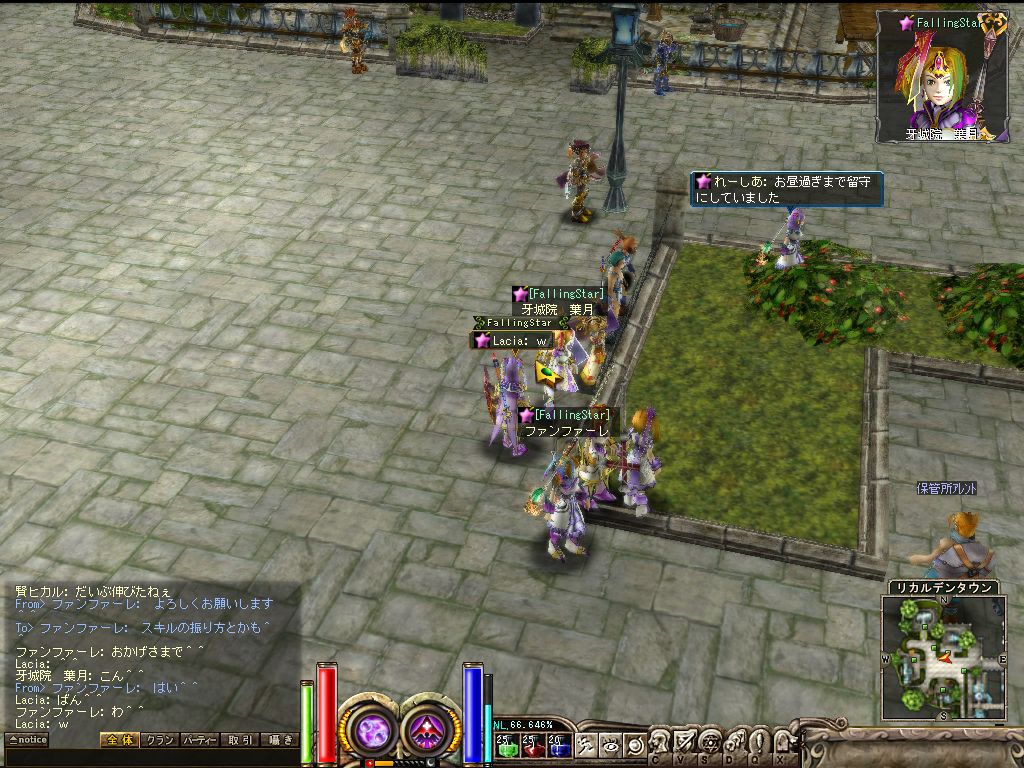Switch to the 囁き whisper tab

tap(279, 740)
